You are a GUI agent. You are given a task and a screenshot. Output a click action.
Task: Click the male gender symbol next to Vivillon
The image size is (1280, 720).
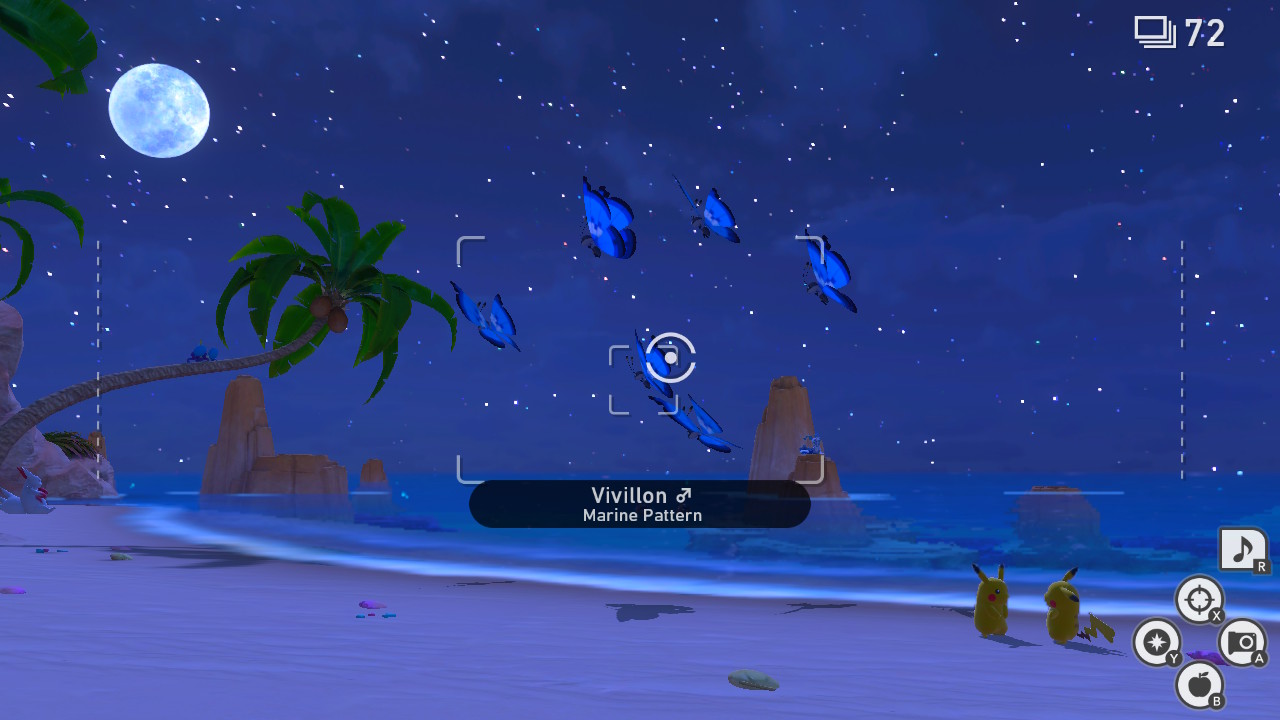pyautogui.click(x=685, y=495)
